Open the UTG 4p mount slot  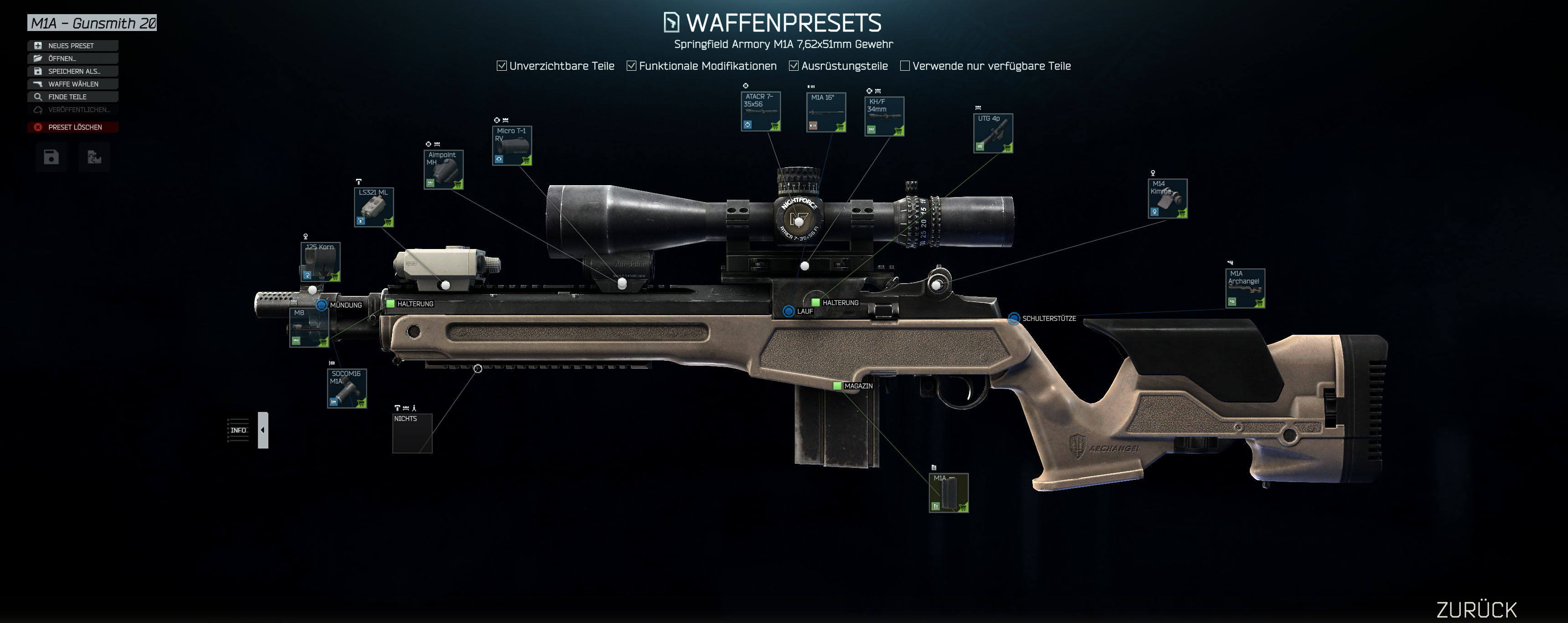[x=993, y=133]
